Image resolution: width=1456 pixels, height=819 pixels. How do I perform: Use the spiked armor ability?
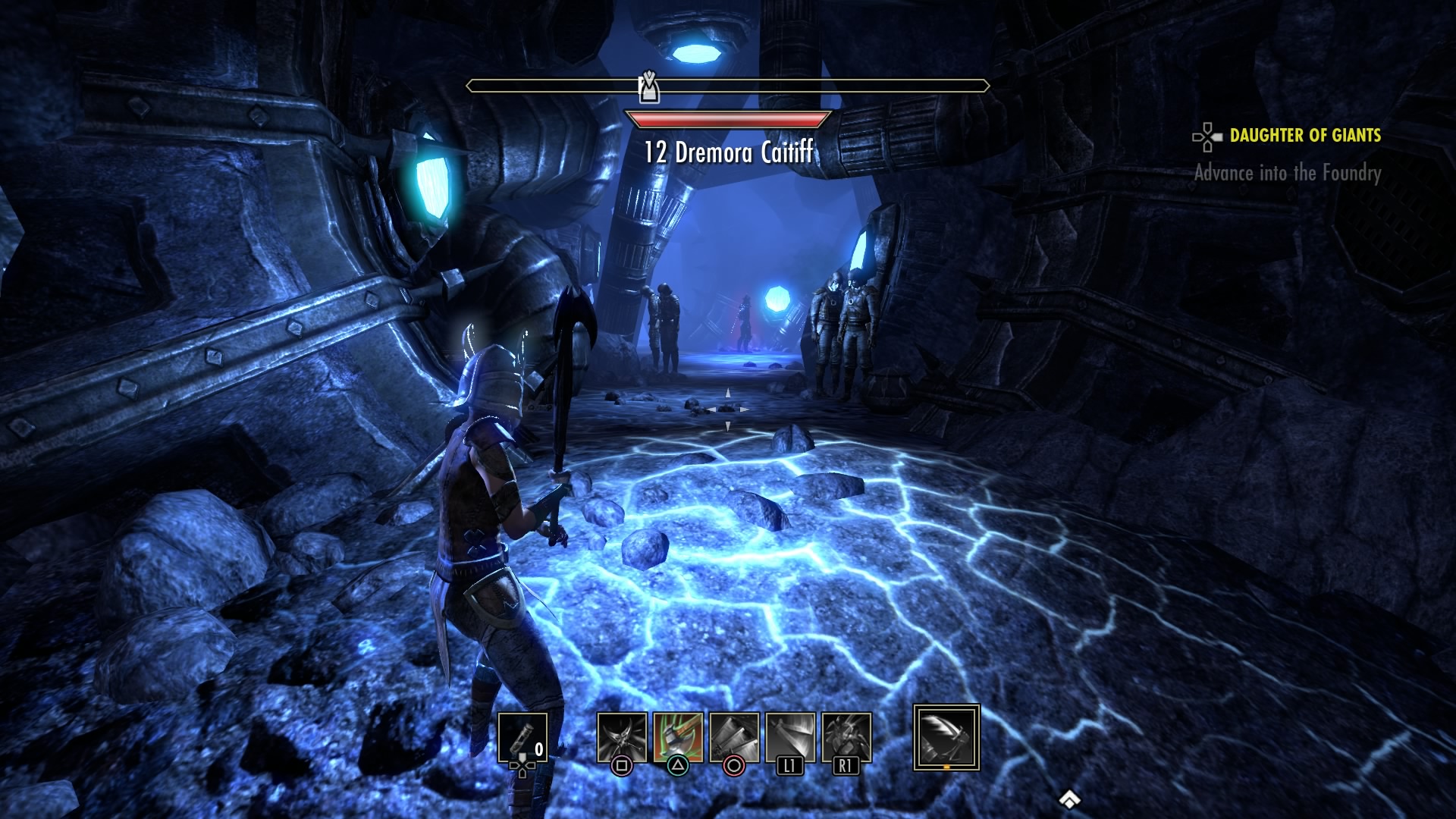[846, 737]
